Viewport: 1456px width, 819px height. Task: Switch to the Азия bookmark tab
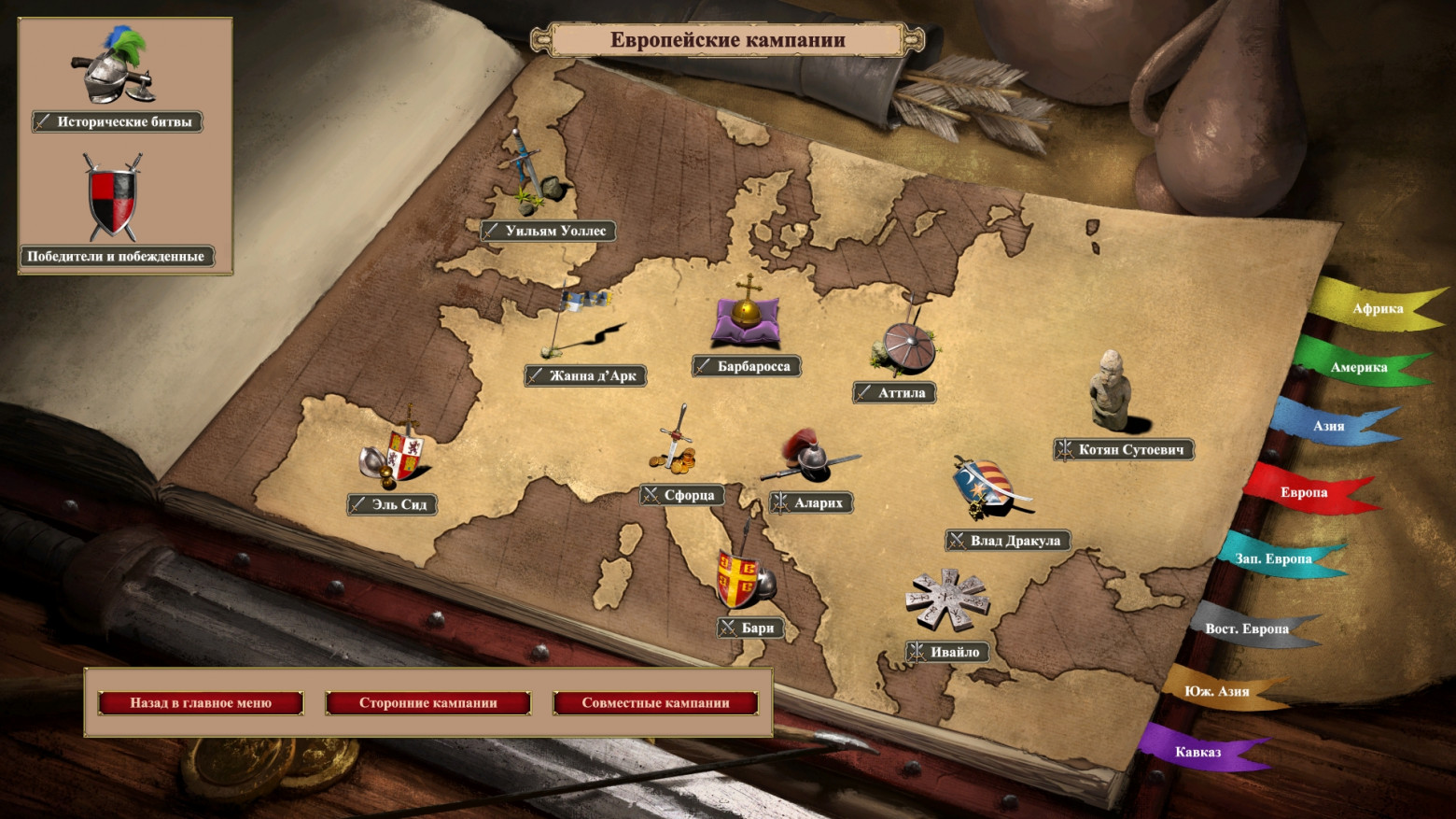pyautogui.click(x=1329, y=427)
